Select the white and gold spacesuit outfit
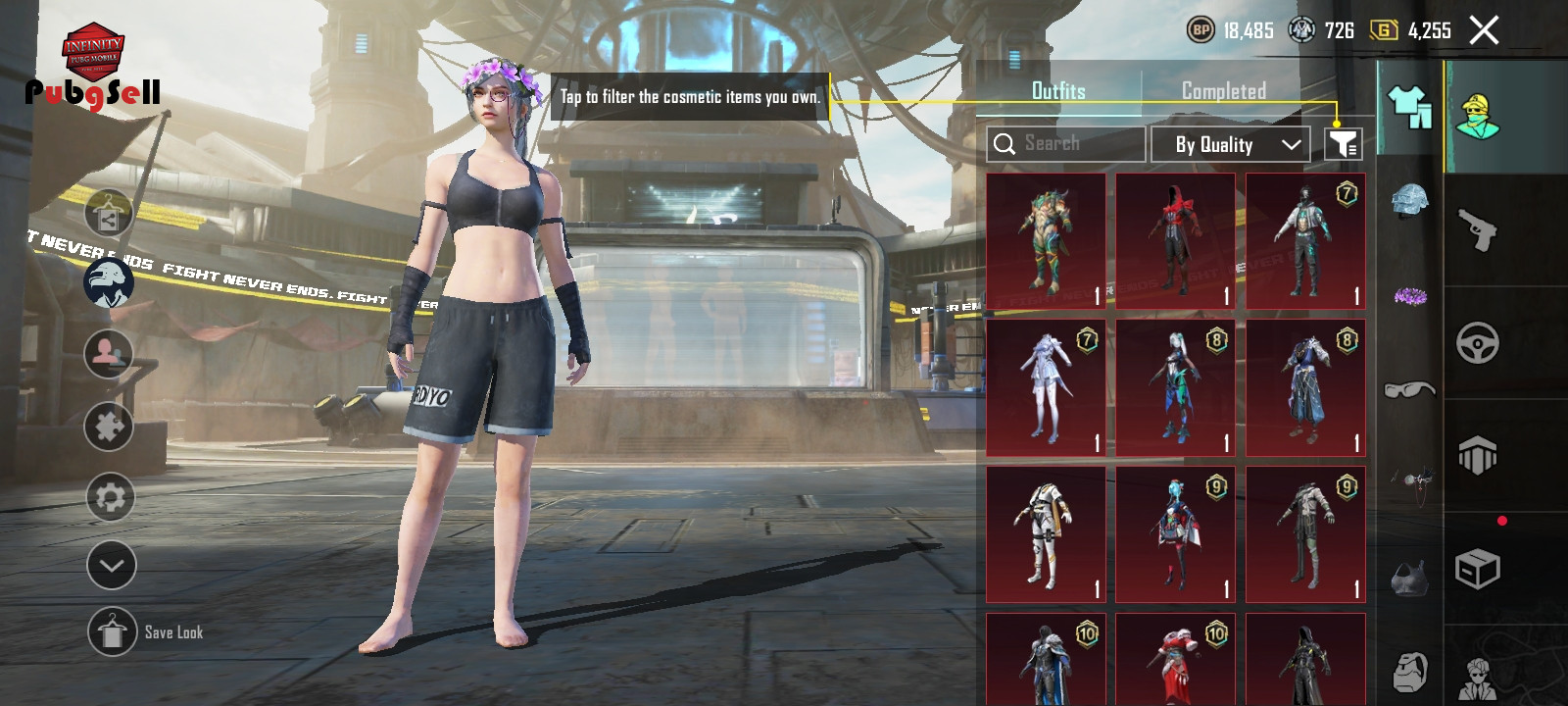Image resolution: width=1568 pixels, height=706 pixels. pos(1046,534)
